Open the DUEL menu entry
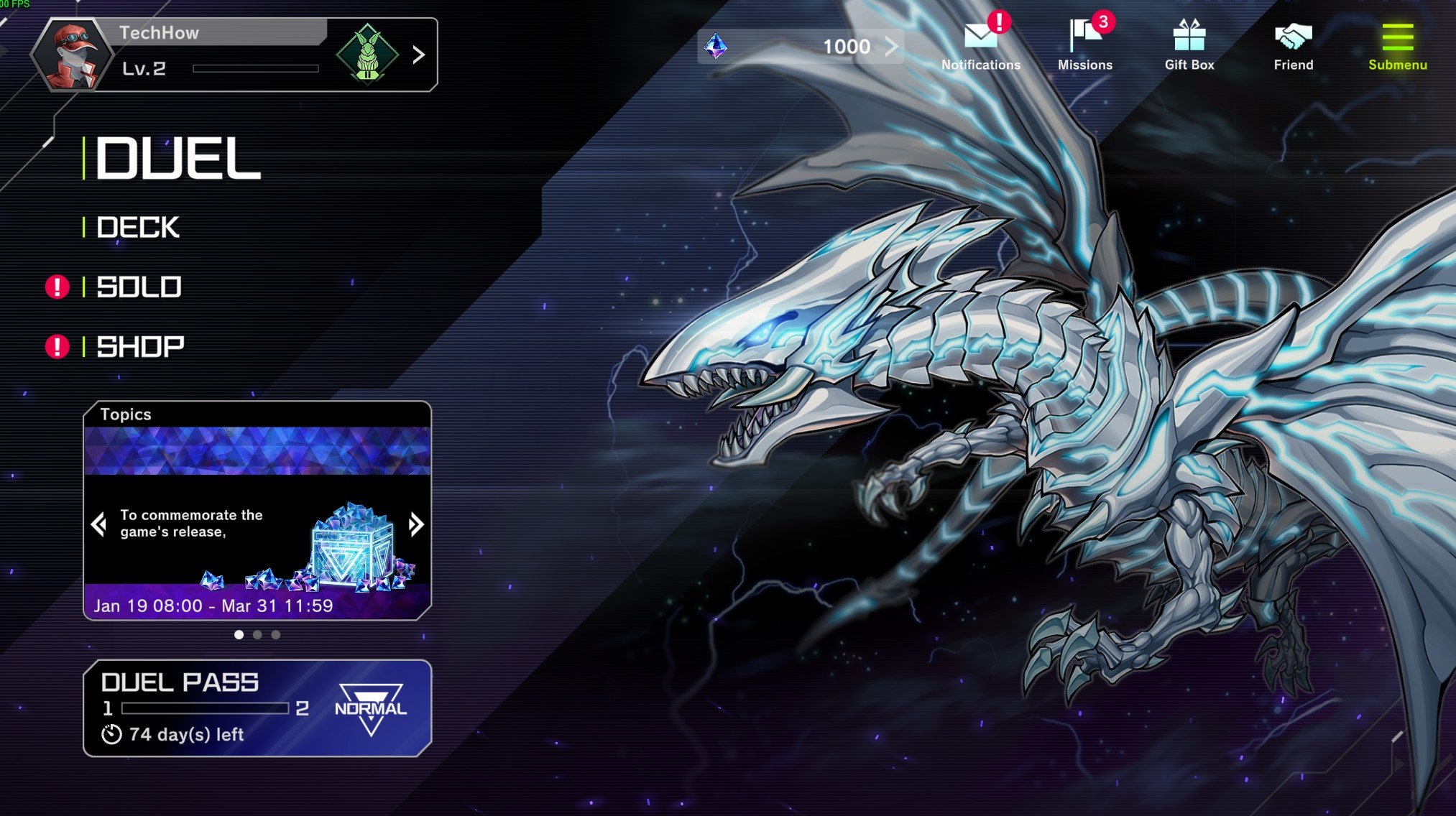Viewport: 1456px width, 816px height. pos(178,159)
